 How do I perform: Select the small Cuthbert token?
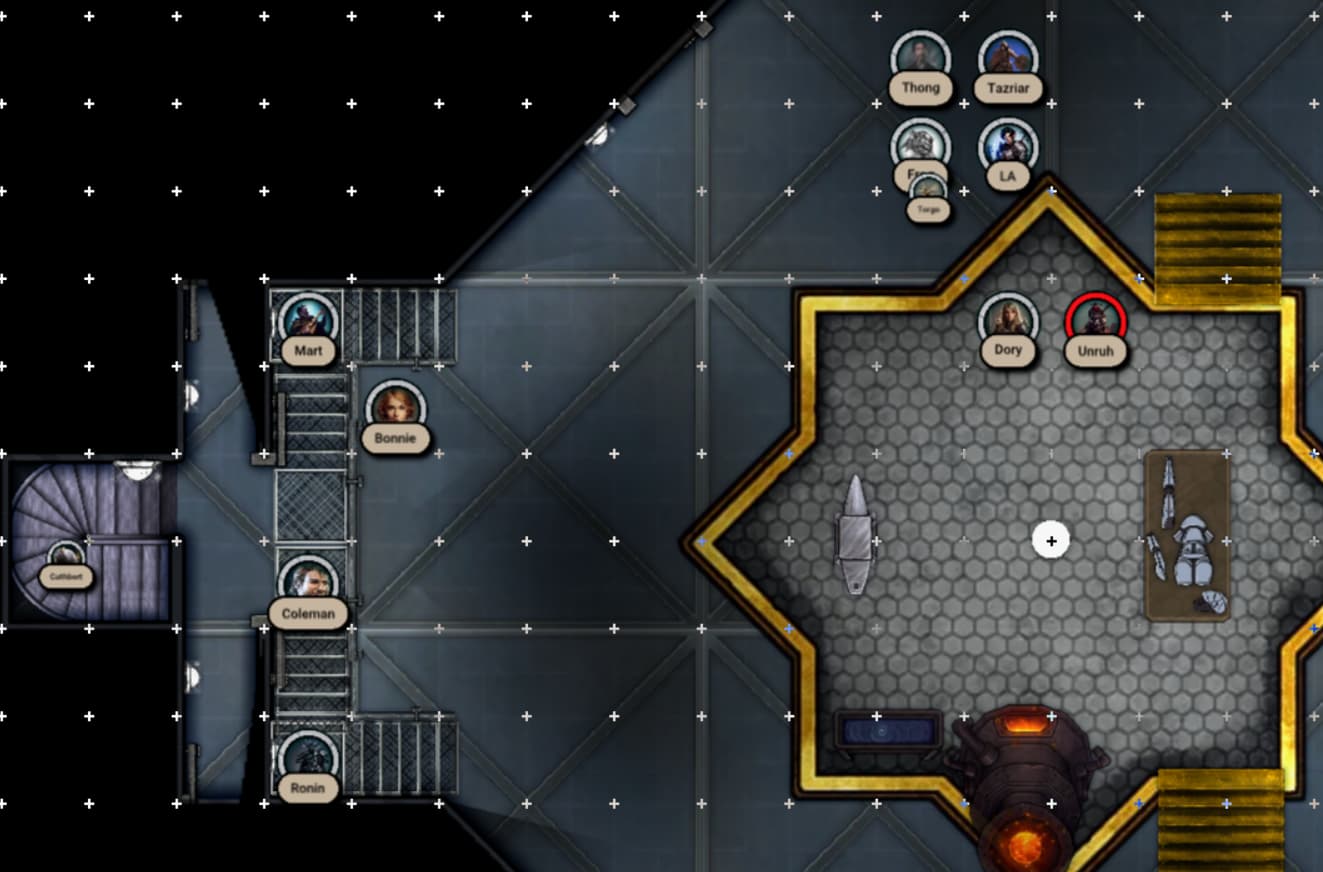(66, 558)
